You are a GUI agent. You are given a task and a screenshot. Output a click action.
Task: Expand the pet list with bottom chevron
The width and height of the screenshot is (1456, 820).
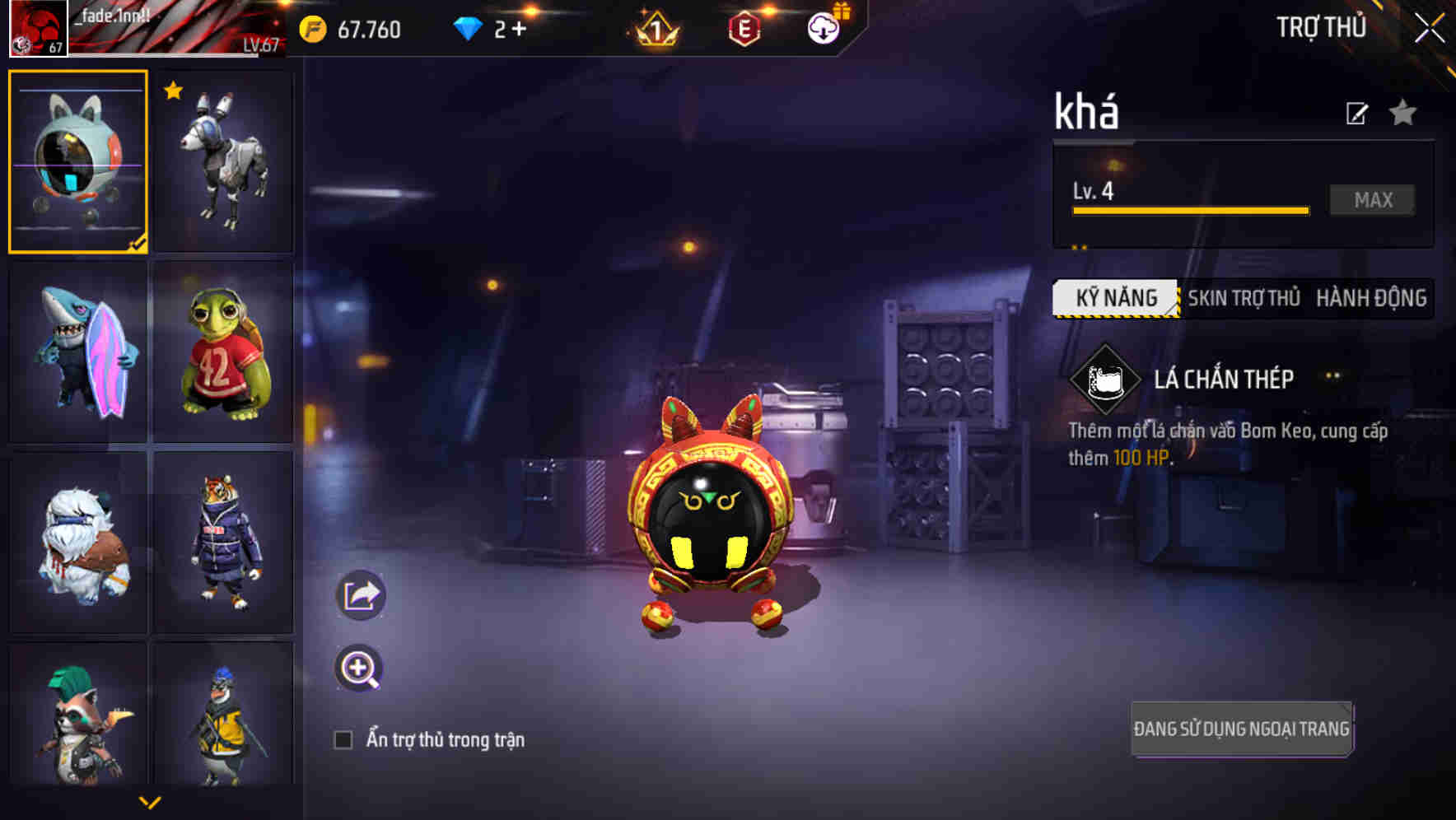[x=152, y=800]
